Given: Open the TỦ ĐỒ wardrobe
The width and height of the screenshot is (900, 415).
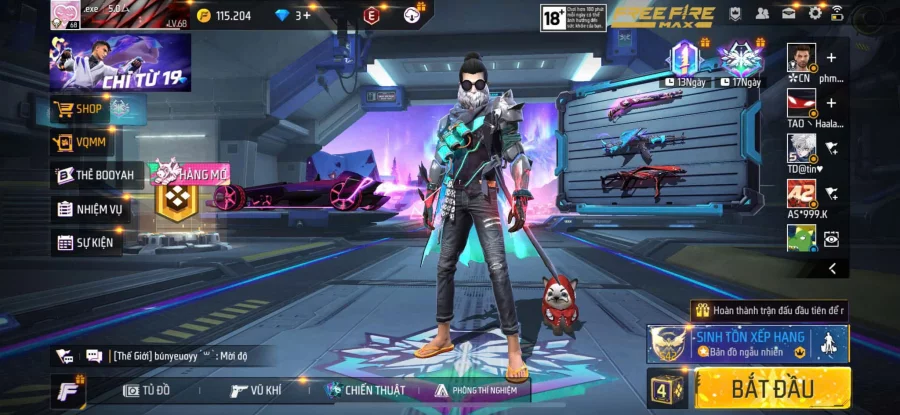Looking at the screenshot, I should coord(146,390).
